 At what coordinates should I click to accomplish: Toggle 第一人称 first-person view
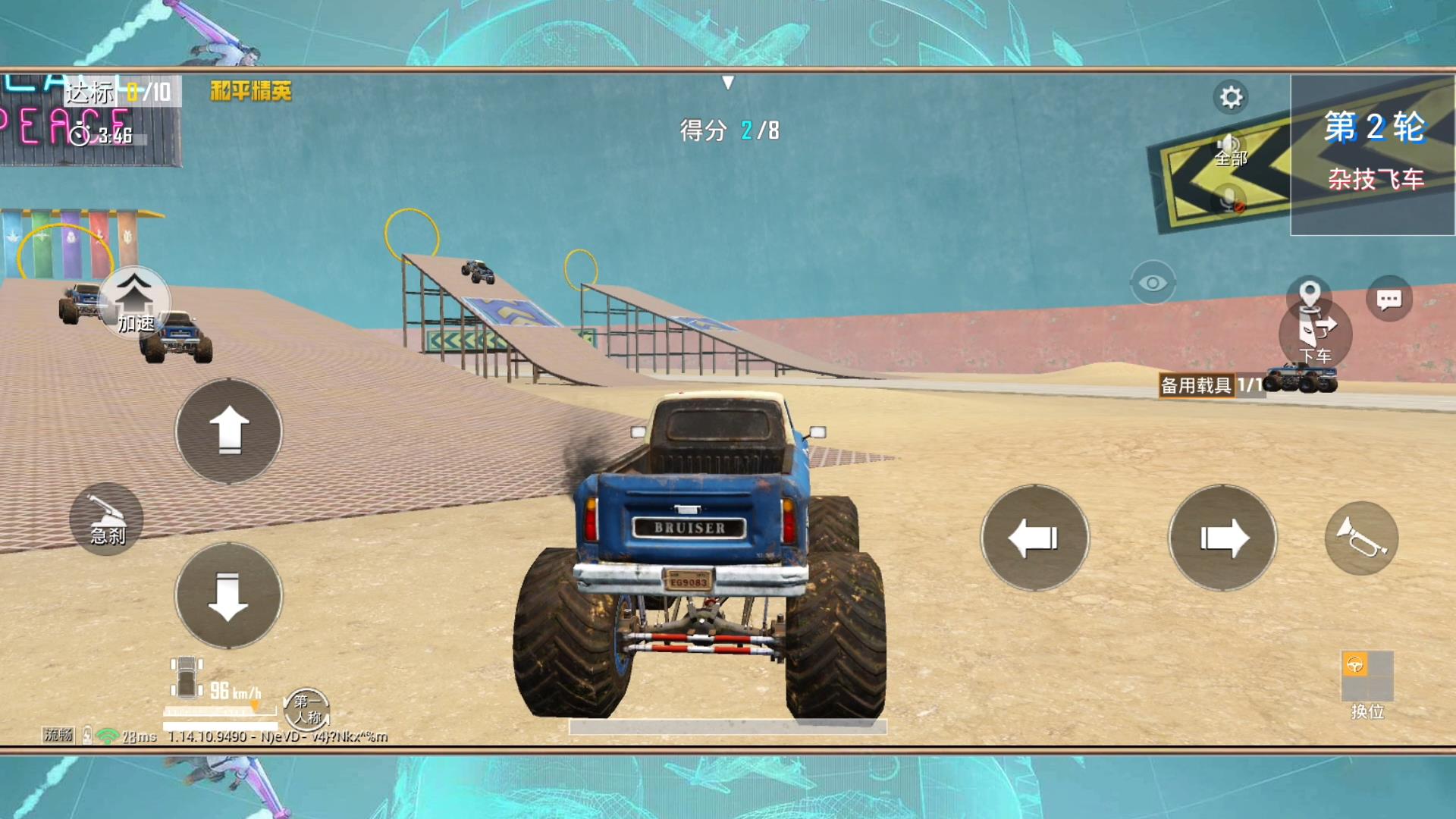307,709
